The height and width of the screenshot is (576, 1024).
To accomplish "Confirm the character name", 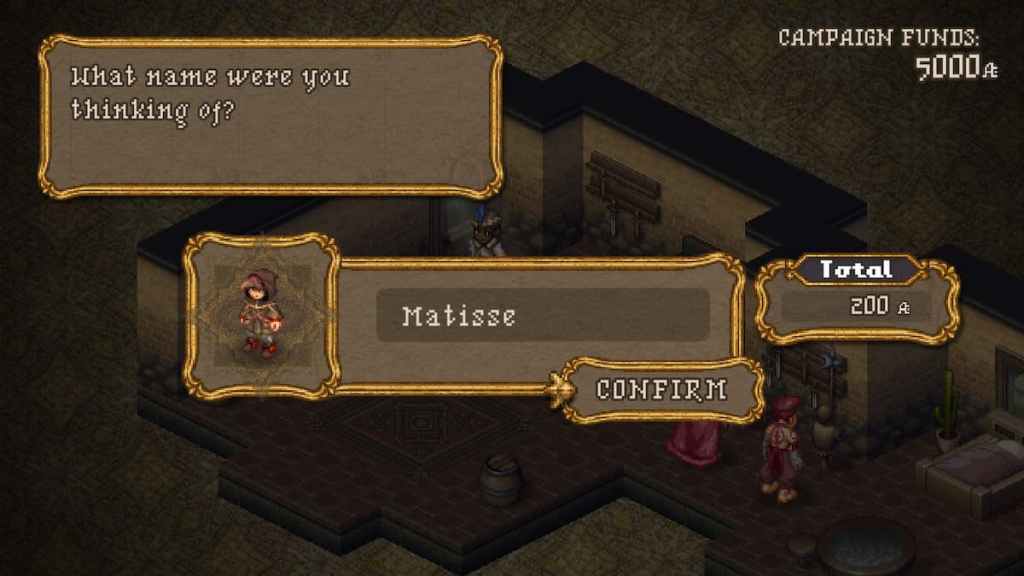I will point(661,390).
